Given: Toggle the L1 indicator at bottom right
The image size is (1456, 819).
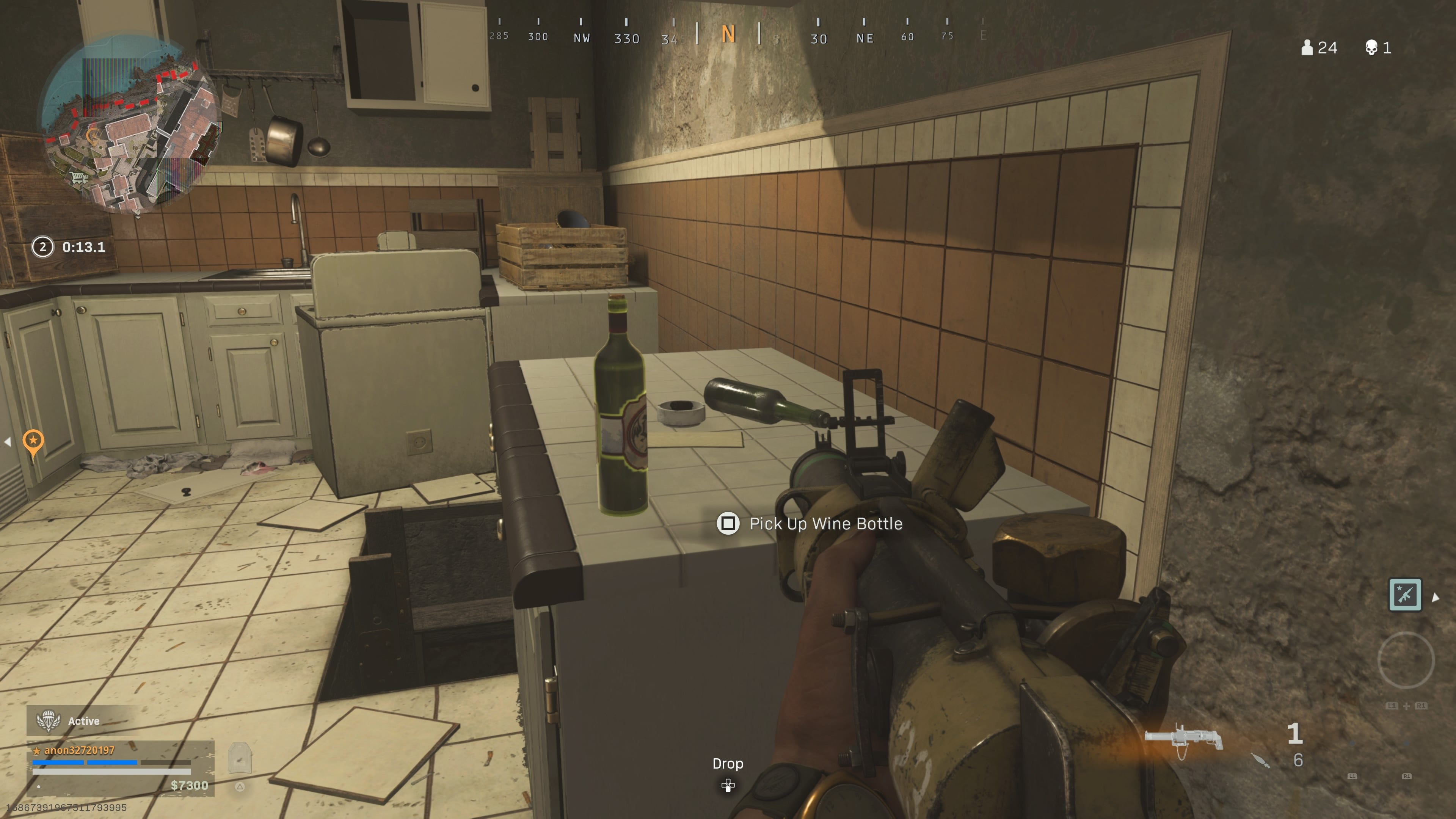Looking at the screenshot, I should click(1352, 777).
